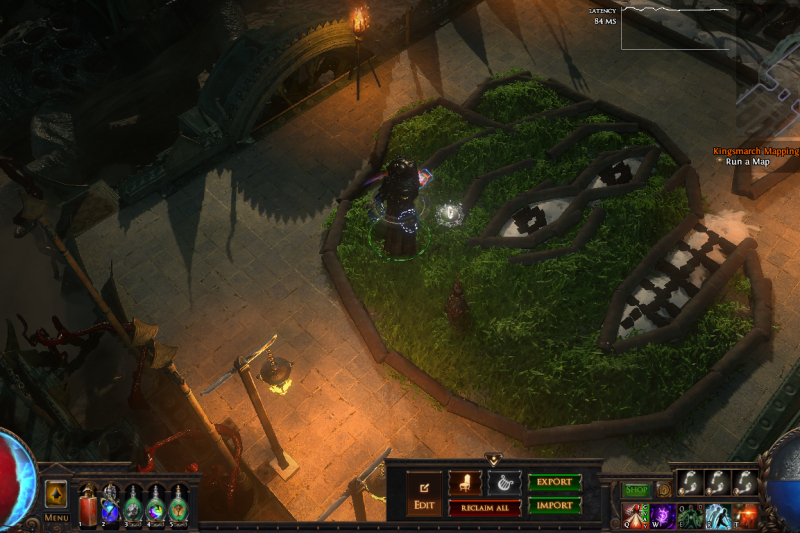Export the hideout layout
The image size is (800, 533).
(554, 482)
